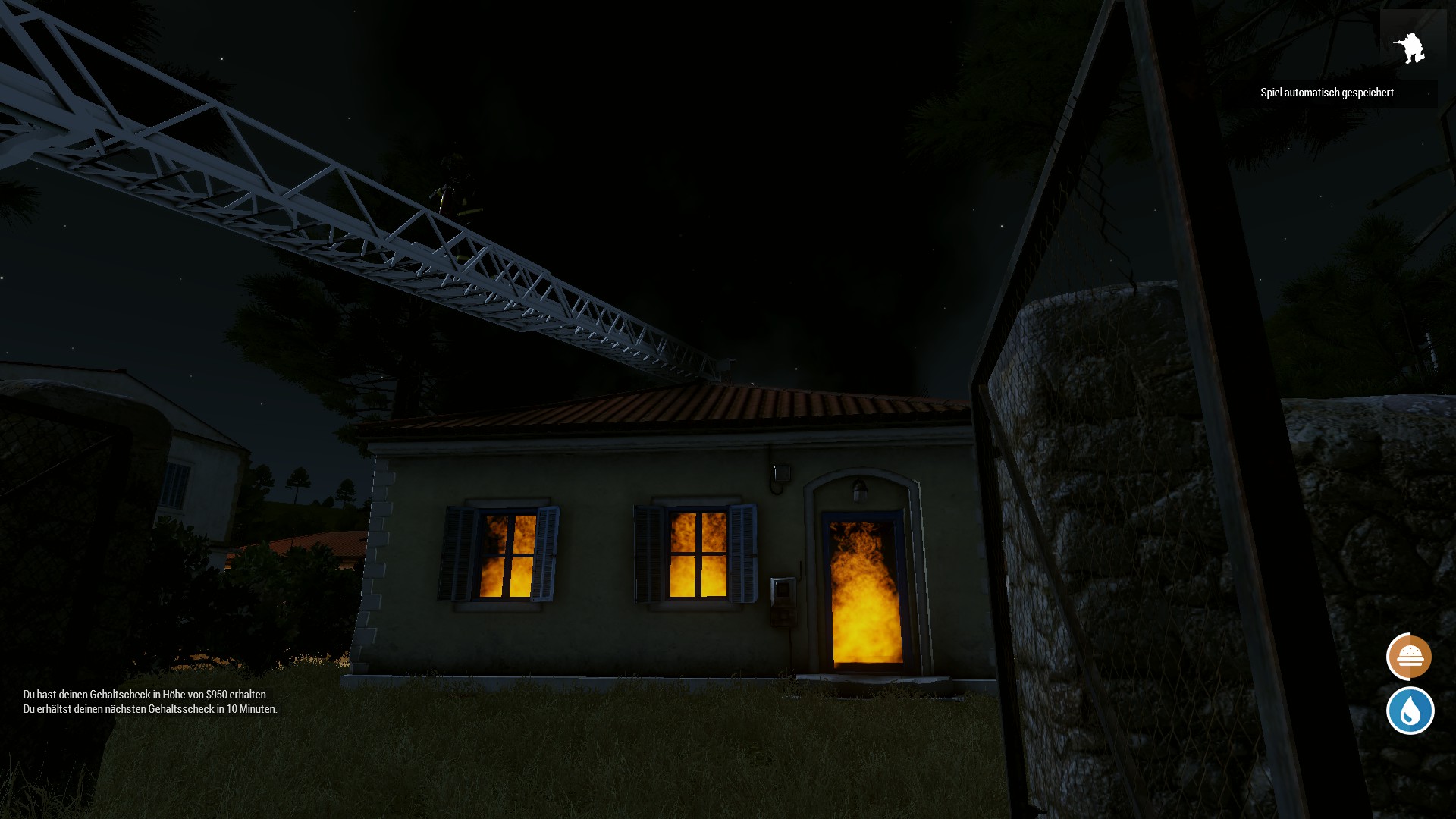Select the water drop thirst icon

(x=1410, y=711)
